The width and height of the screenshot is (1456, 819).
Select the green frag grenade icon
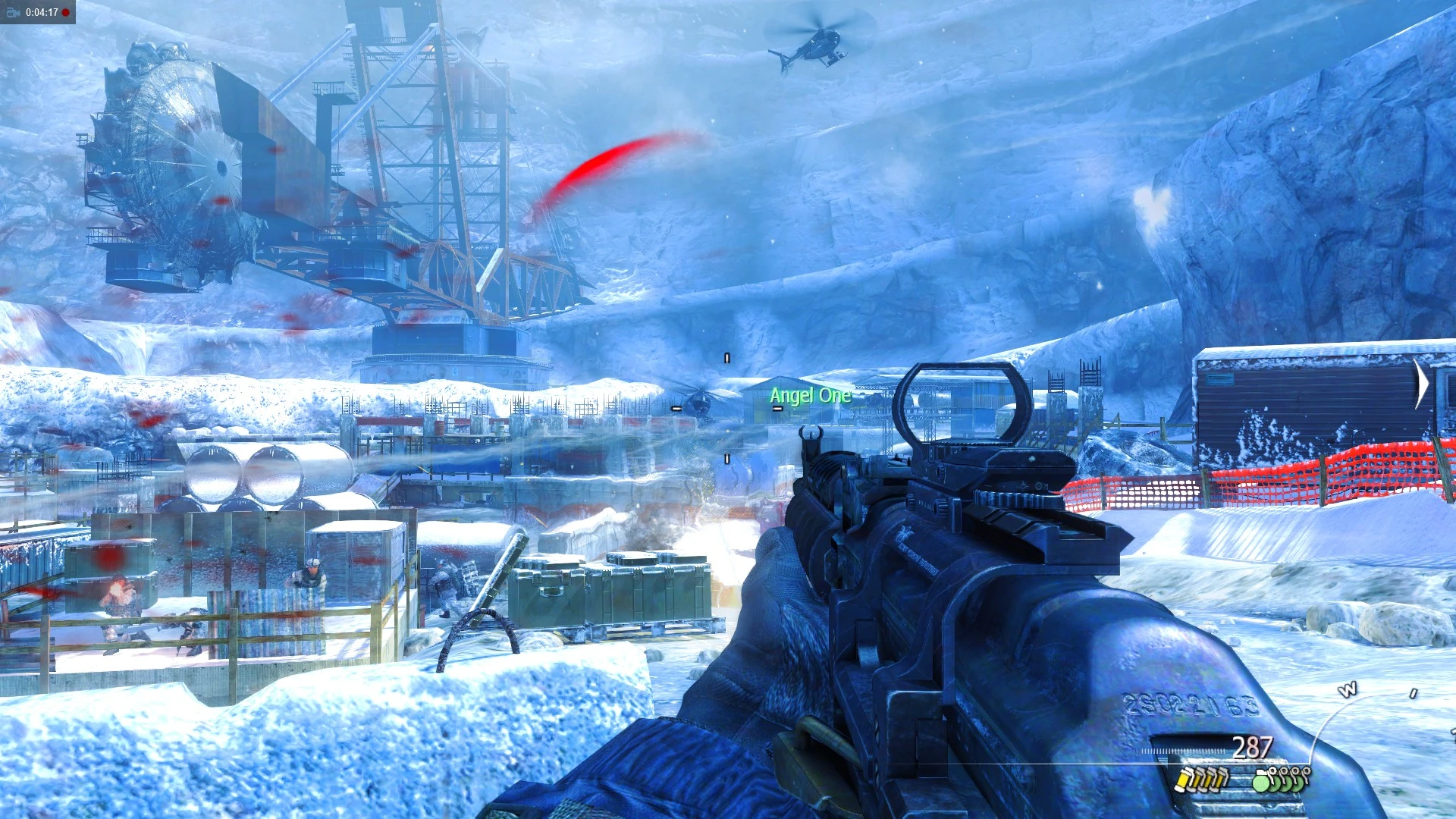coord(1263,781)
